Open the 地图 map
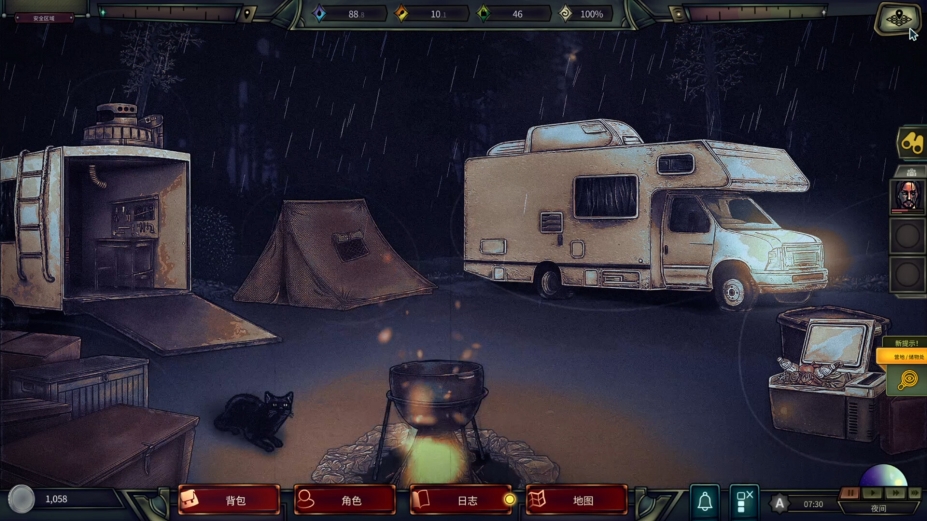927x521 pixels. 577,499
